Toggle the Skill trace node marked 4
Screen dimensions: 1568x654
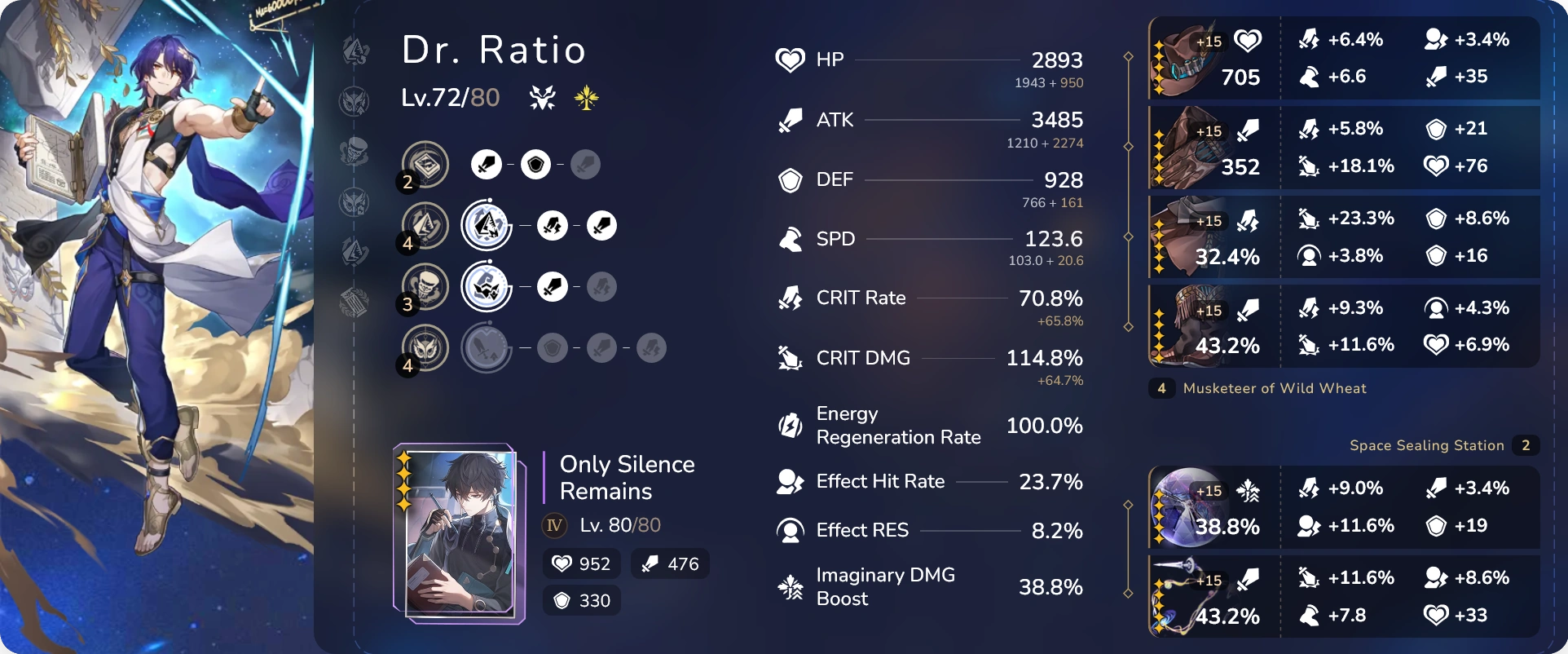click(x=424, y=226)
